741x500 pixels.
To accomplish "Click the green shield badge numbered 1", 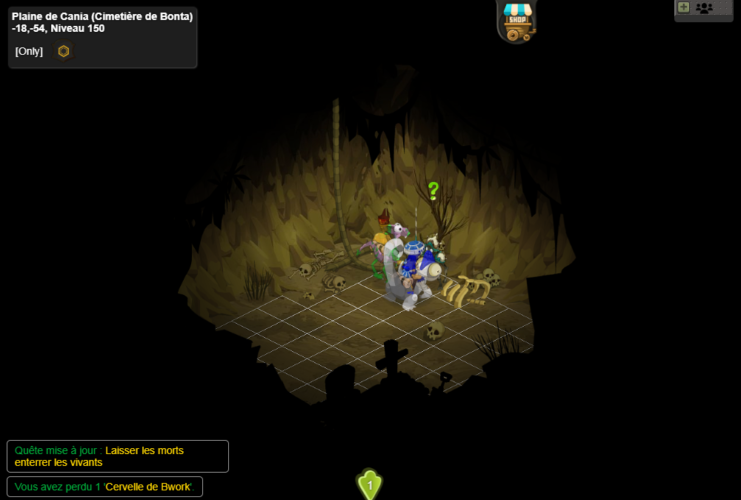I will point(370,485).
